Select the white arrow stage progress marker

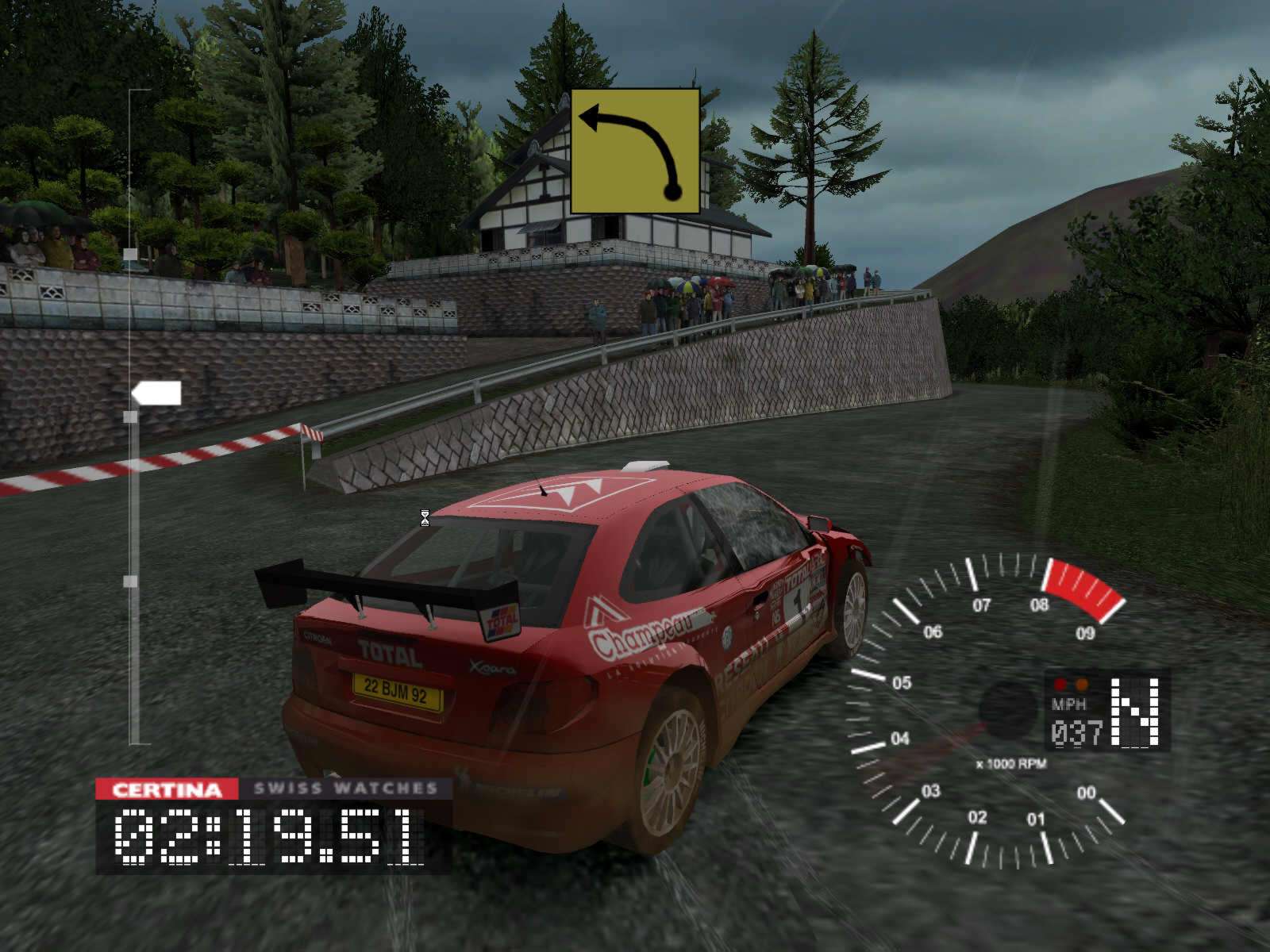pos(156,393)
